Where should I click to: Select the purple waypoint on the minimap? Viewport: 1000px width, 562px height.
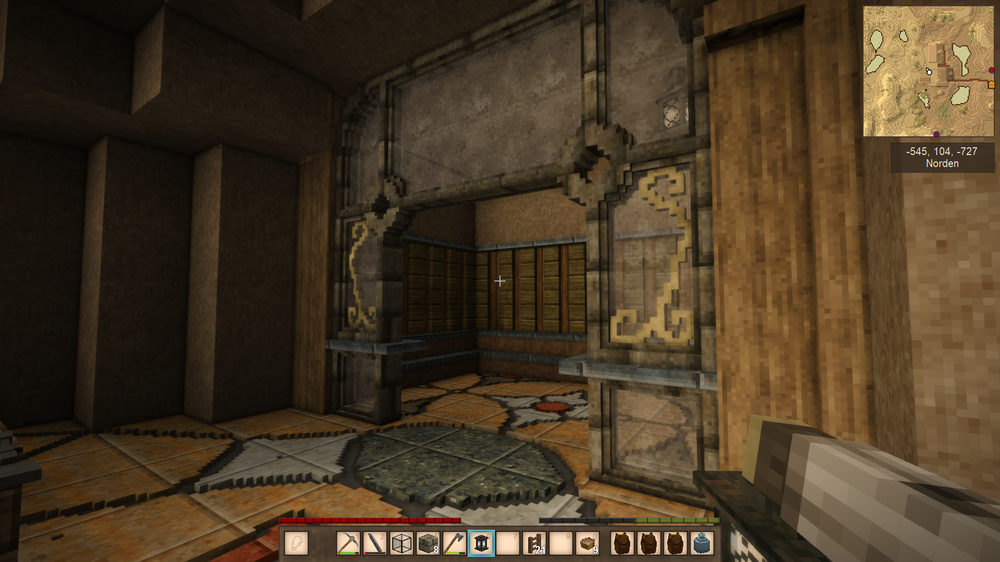click(935, 133)
